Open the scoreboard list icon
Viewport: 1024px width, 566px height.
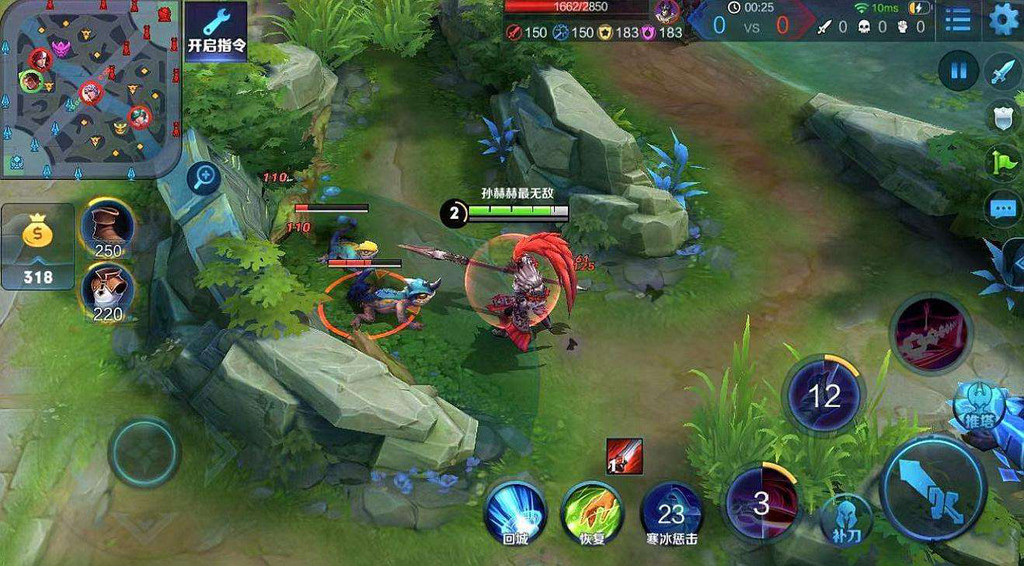click(x=958, y=20)
